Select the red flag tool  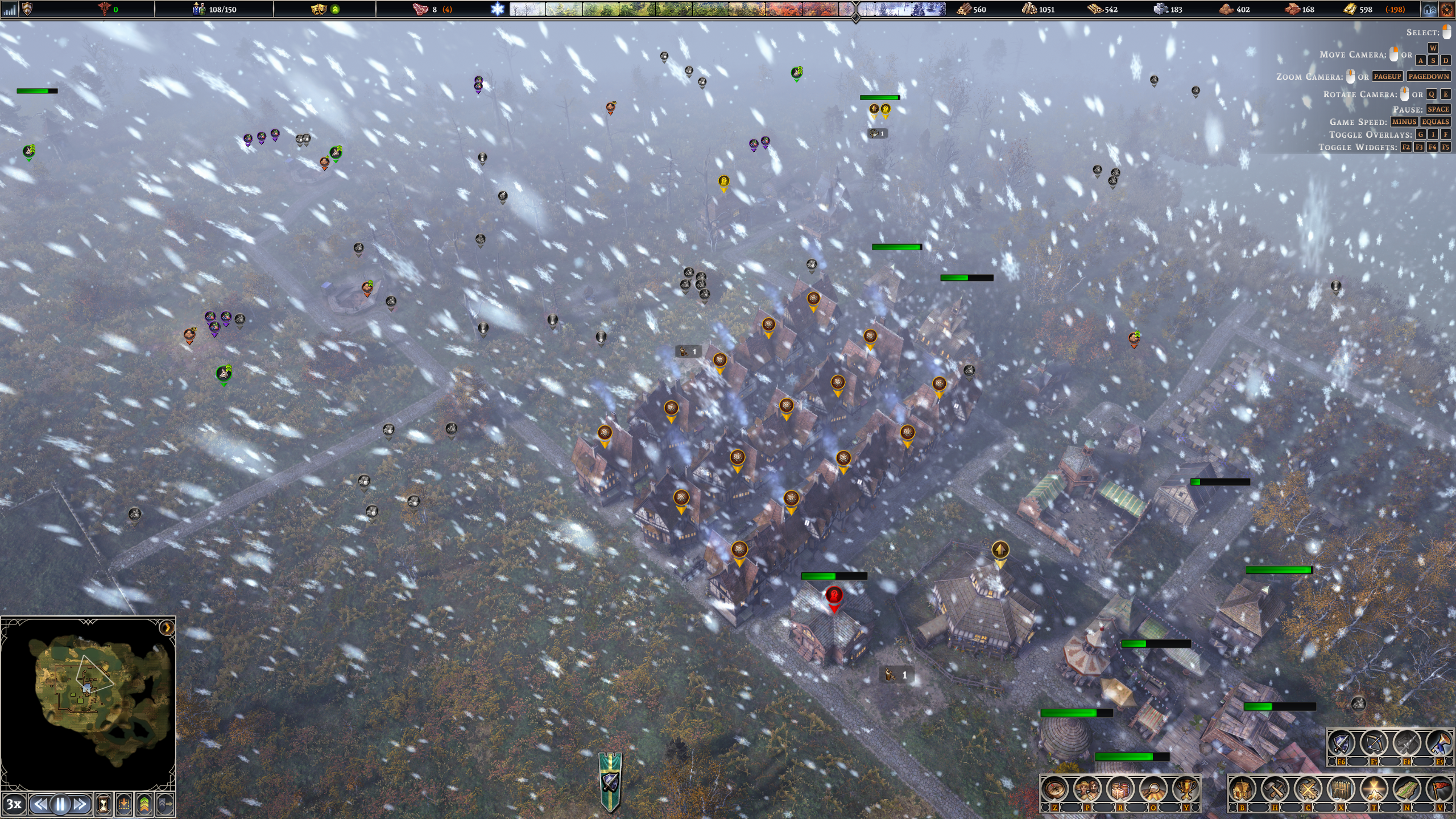pyautogui.click(x=1439, y=789)
